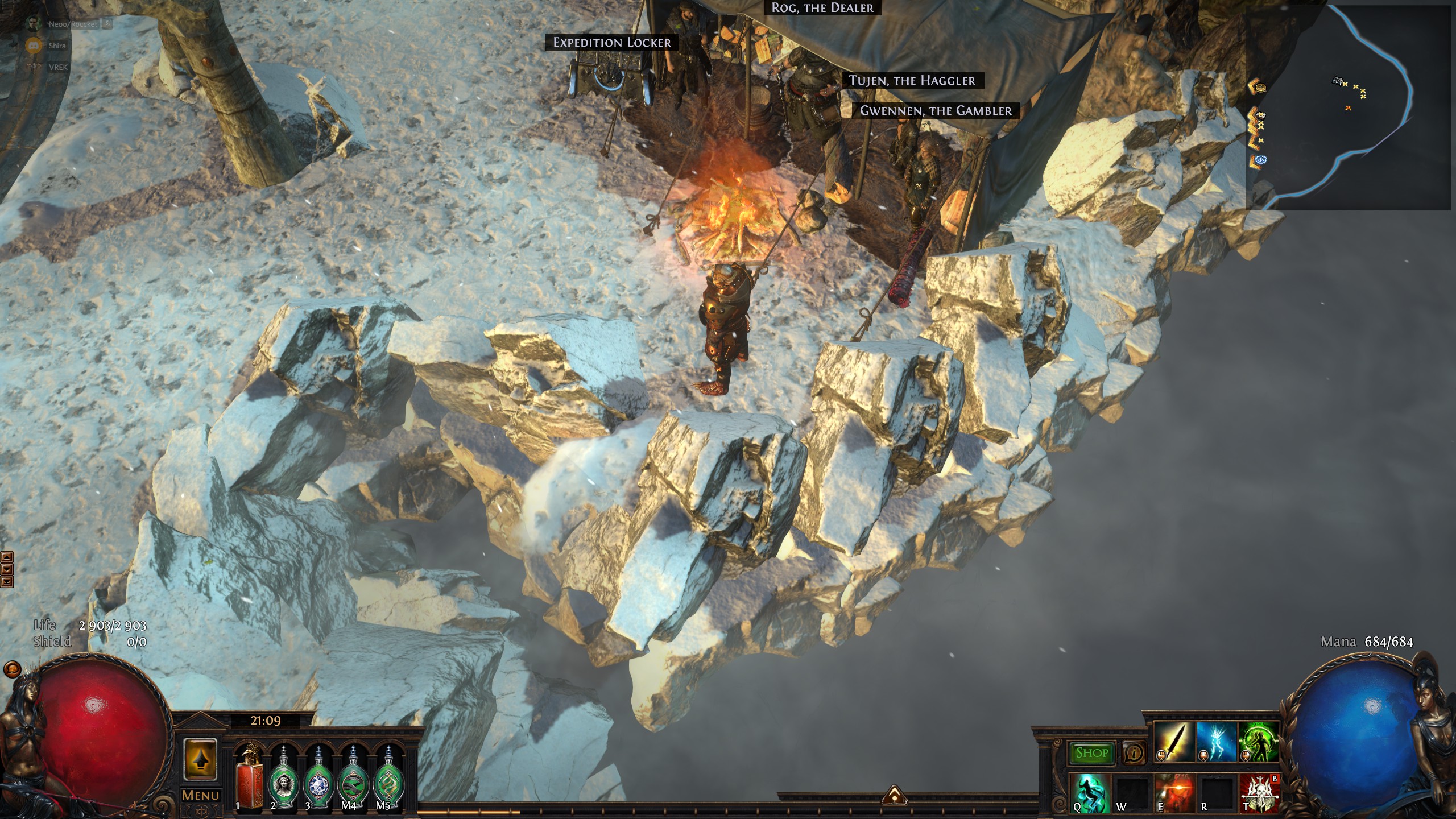Screen dimensions: 1456x819
Task: Click Shira in the Discord voice overlay
Action: pyautogui.click(x=56, y=45)
